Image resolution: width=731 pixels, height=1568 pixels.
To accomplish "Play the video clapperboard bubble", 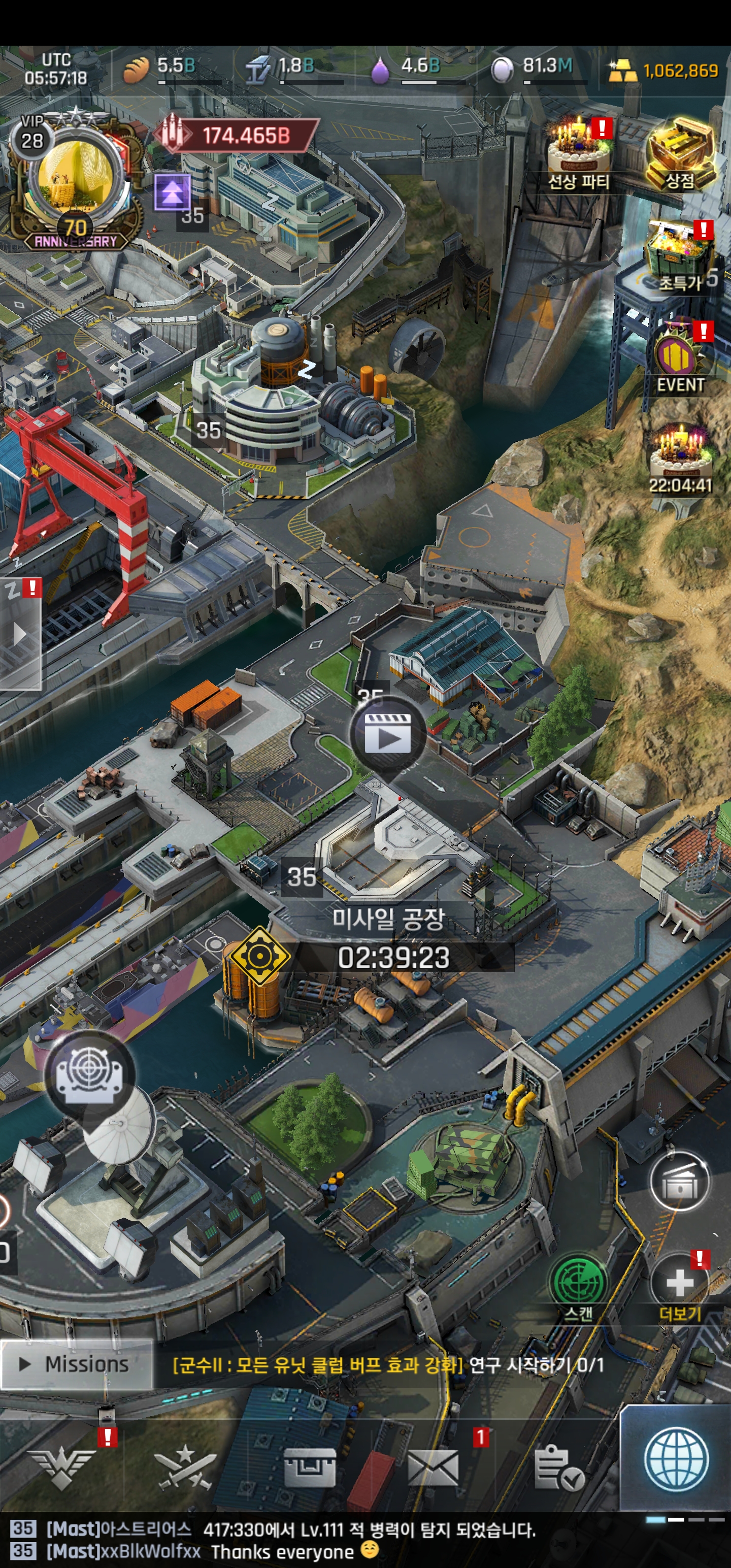I will (387, 735).
